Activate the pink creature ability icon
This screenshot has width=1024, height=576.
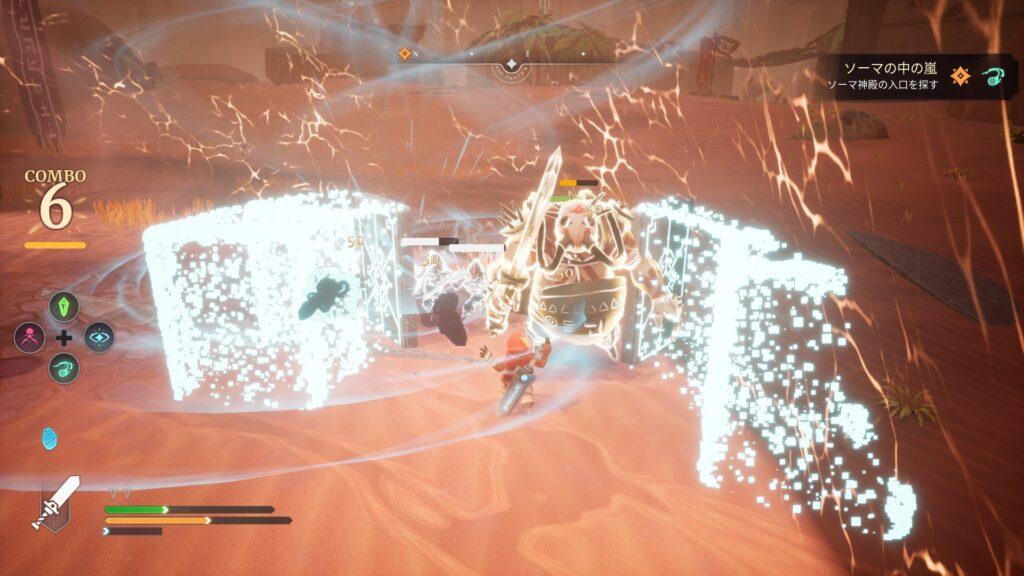pos(29,337)
